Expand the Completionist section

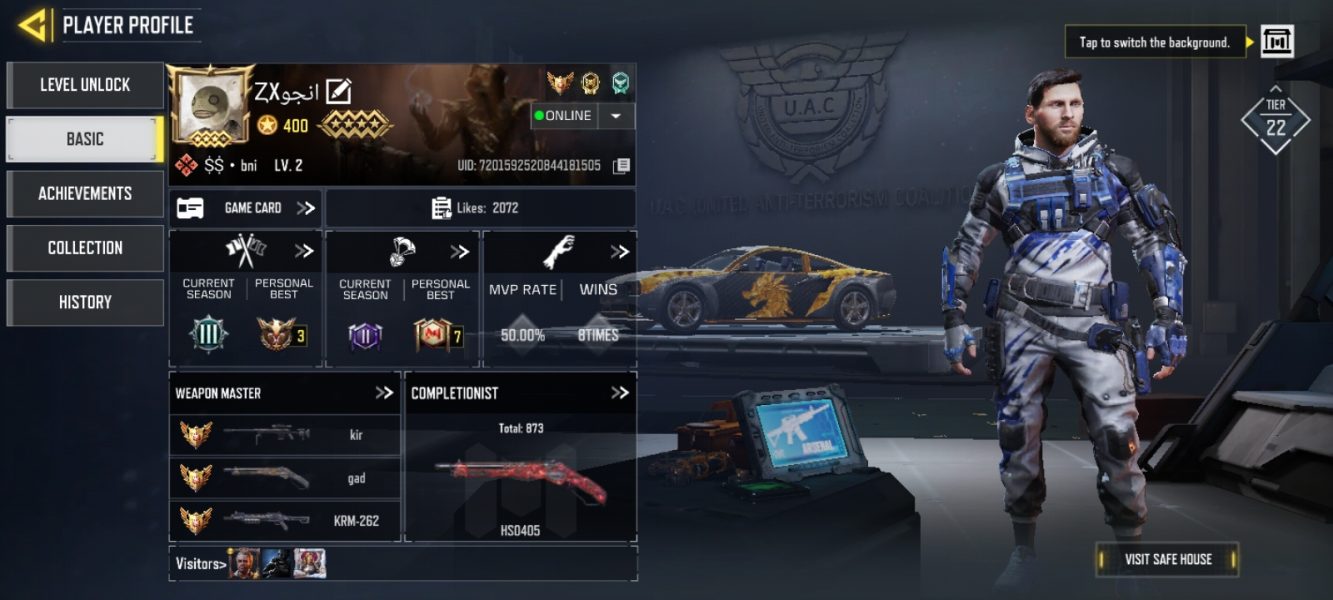[620, 393]
